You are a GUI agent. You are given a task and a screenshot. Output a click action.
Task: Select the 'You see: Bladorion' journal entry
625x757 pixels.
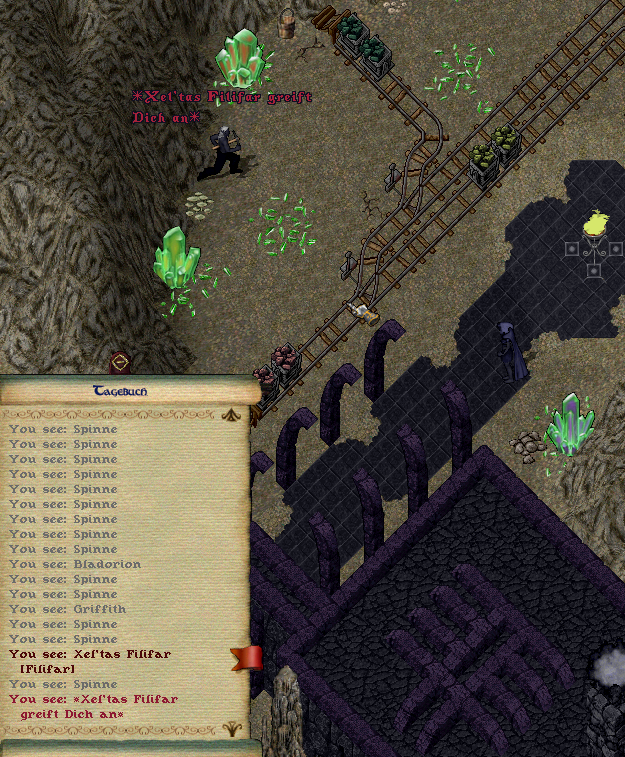[x=75, y=564]
